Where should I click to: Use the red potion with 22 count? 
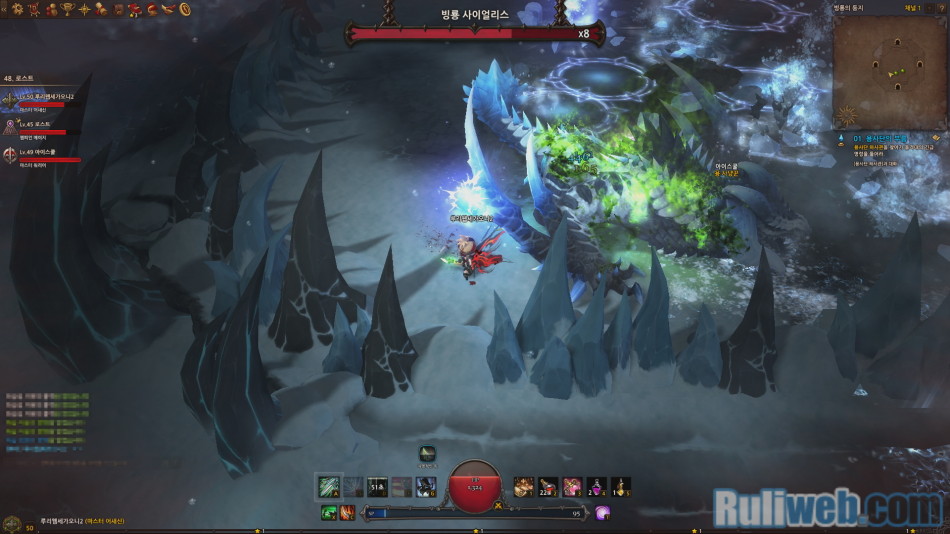547,487
